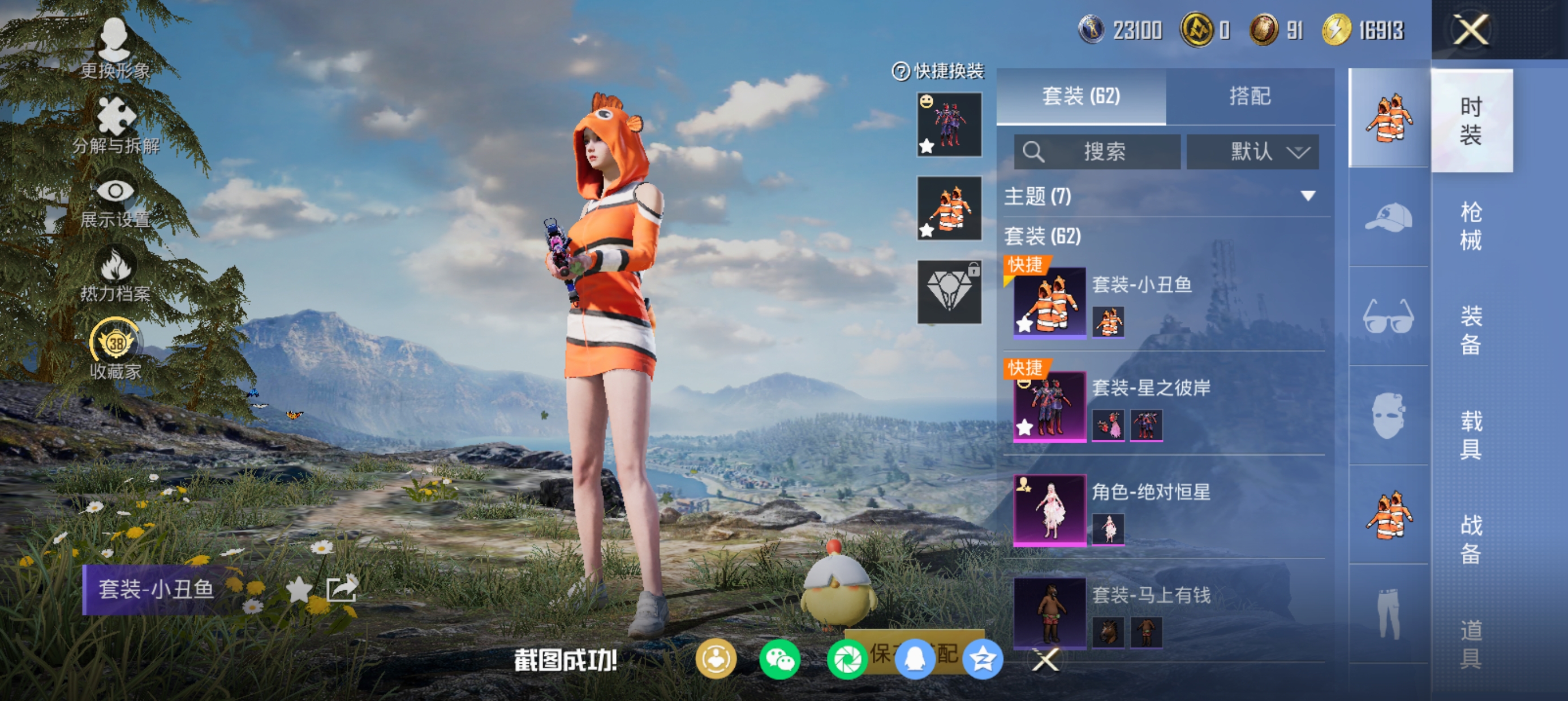Open the 载具 vehicles category
Viewport: 1568px width, 701px height.
click(x=1471, y=435)
